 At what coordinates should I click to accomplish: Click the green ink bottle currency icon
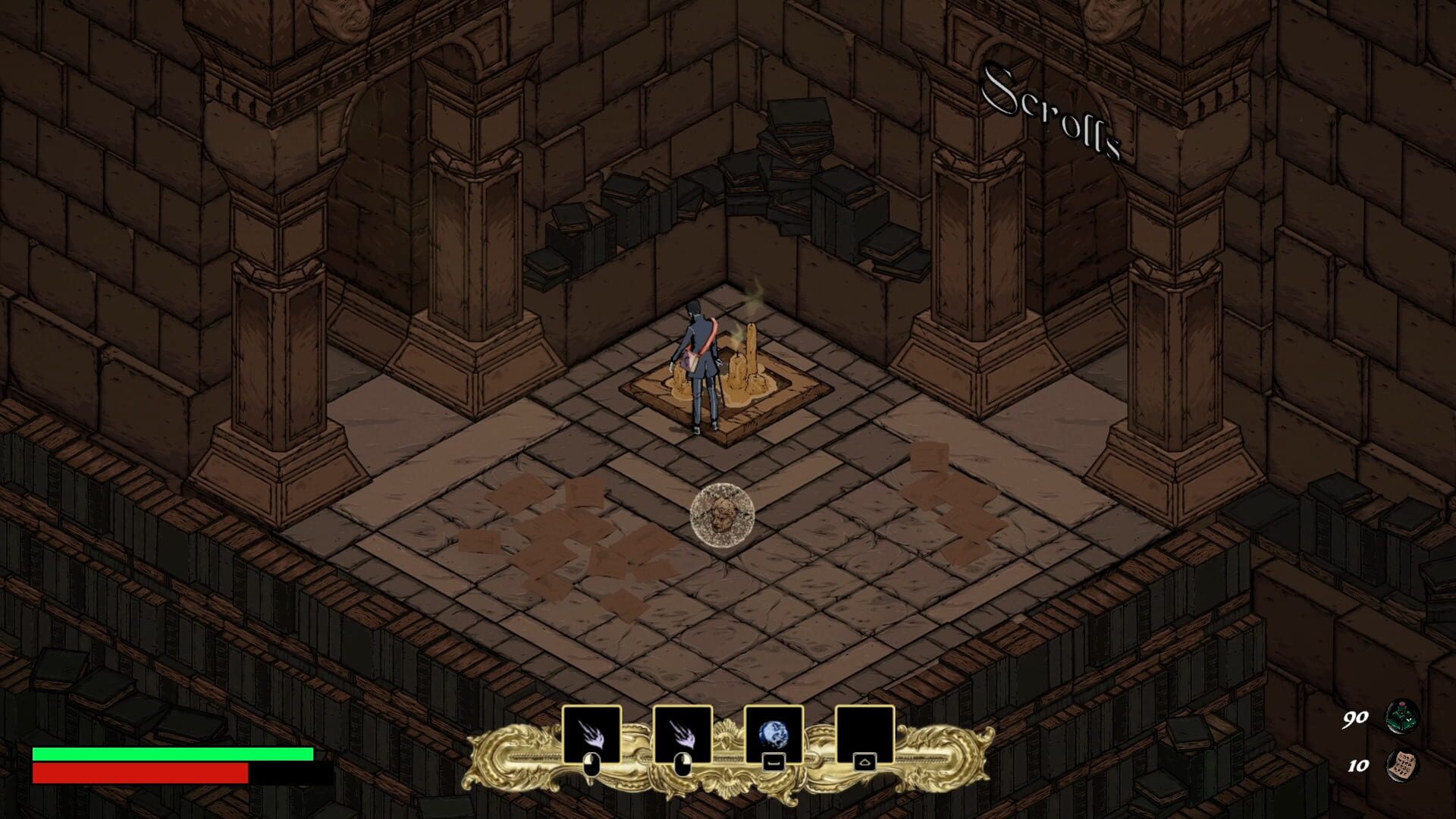pos(1401,717)
